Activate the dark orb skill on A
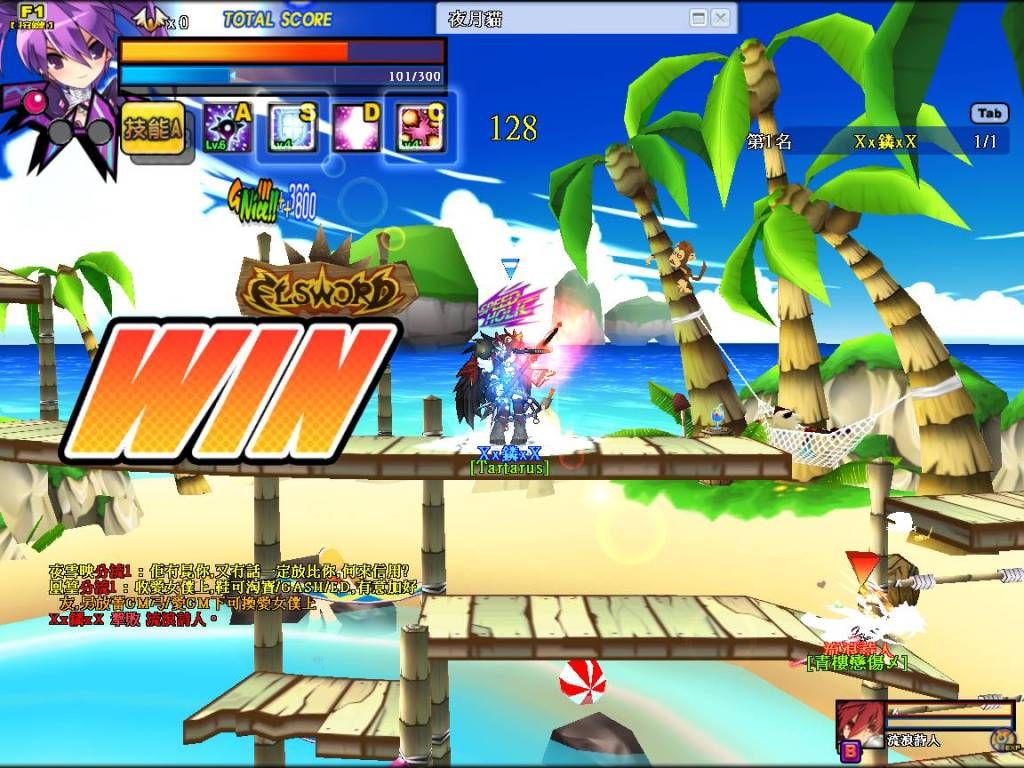The image size is (1024, 768). (x=227, y=127)
